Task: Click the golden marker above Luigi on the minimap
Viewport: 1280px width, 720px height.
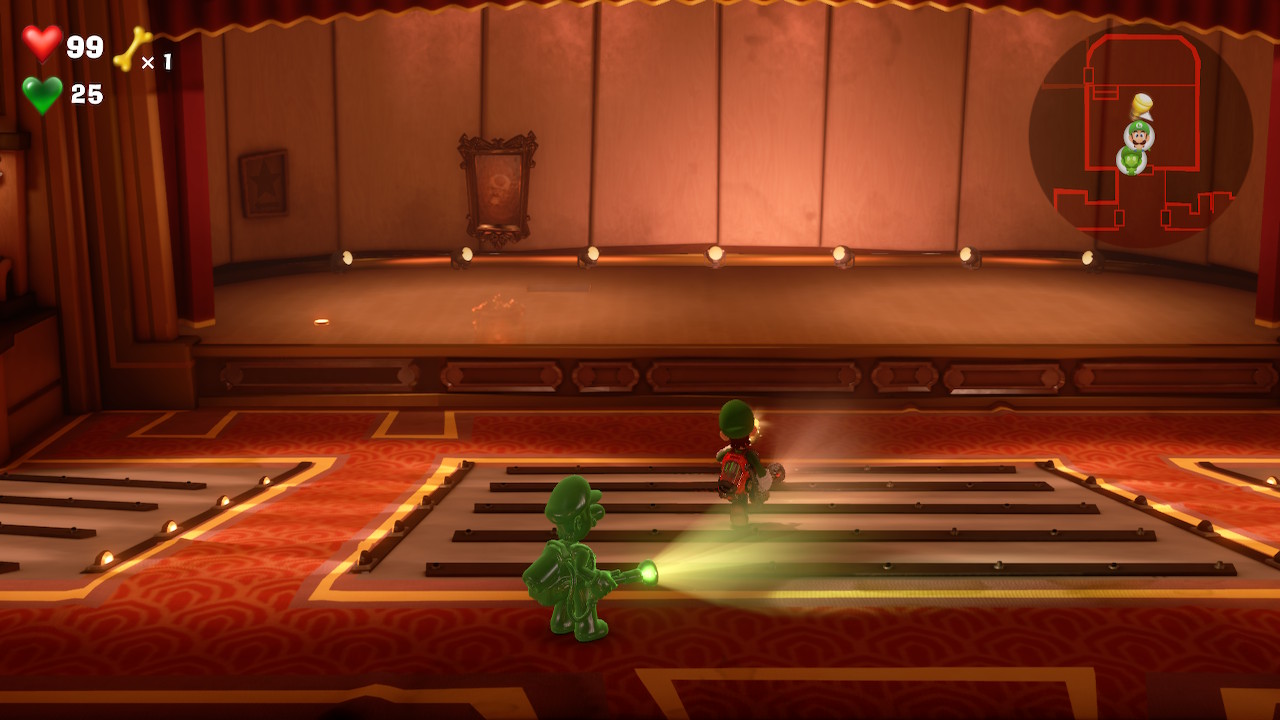Action: (1141, 106)
